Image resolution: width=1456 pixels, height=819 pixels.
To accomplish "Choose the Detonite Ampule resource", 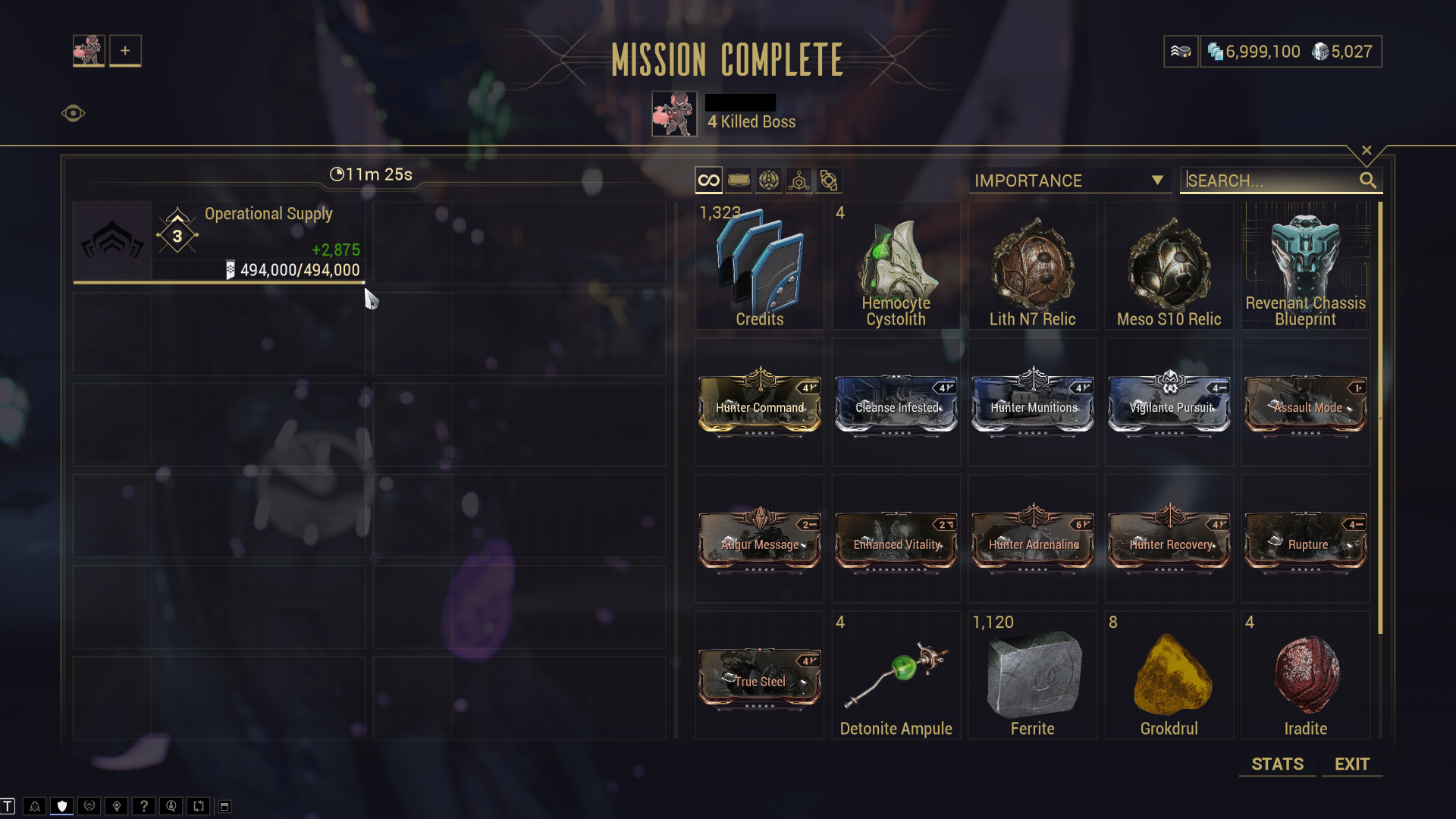I will point(896,676).
